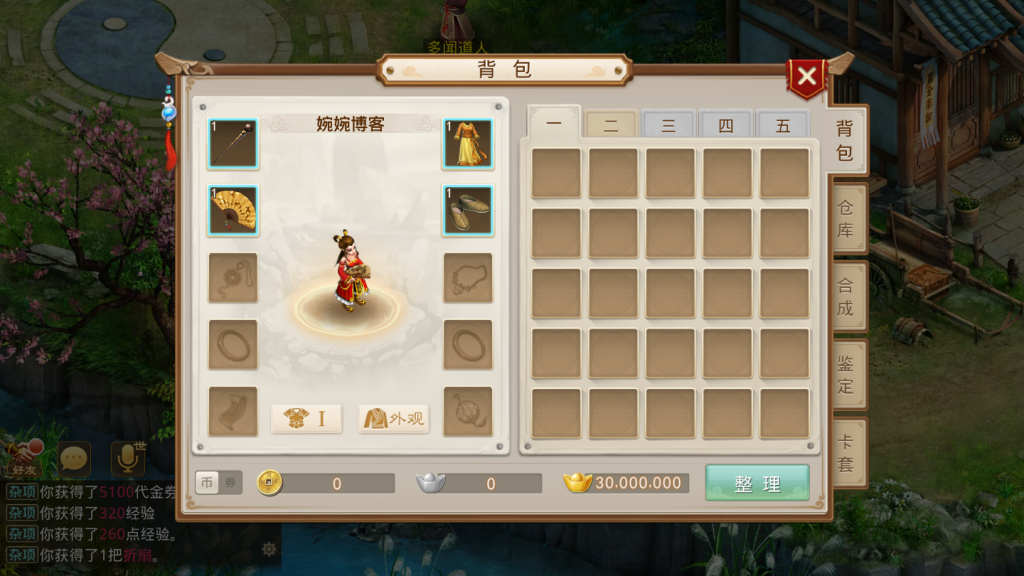Select the equipped needle weapon slot
The image size is (1024, 576).
pyautogui.click(x=233, y=144)
